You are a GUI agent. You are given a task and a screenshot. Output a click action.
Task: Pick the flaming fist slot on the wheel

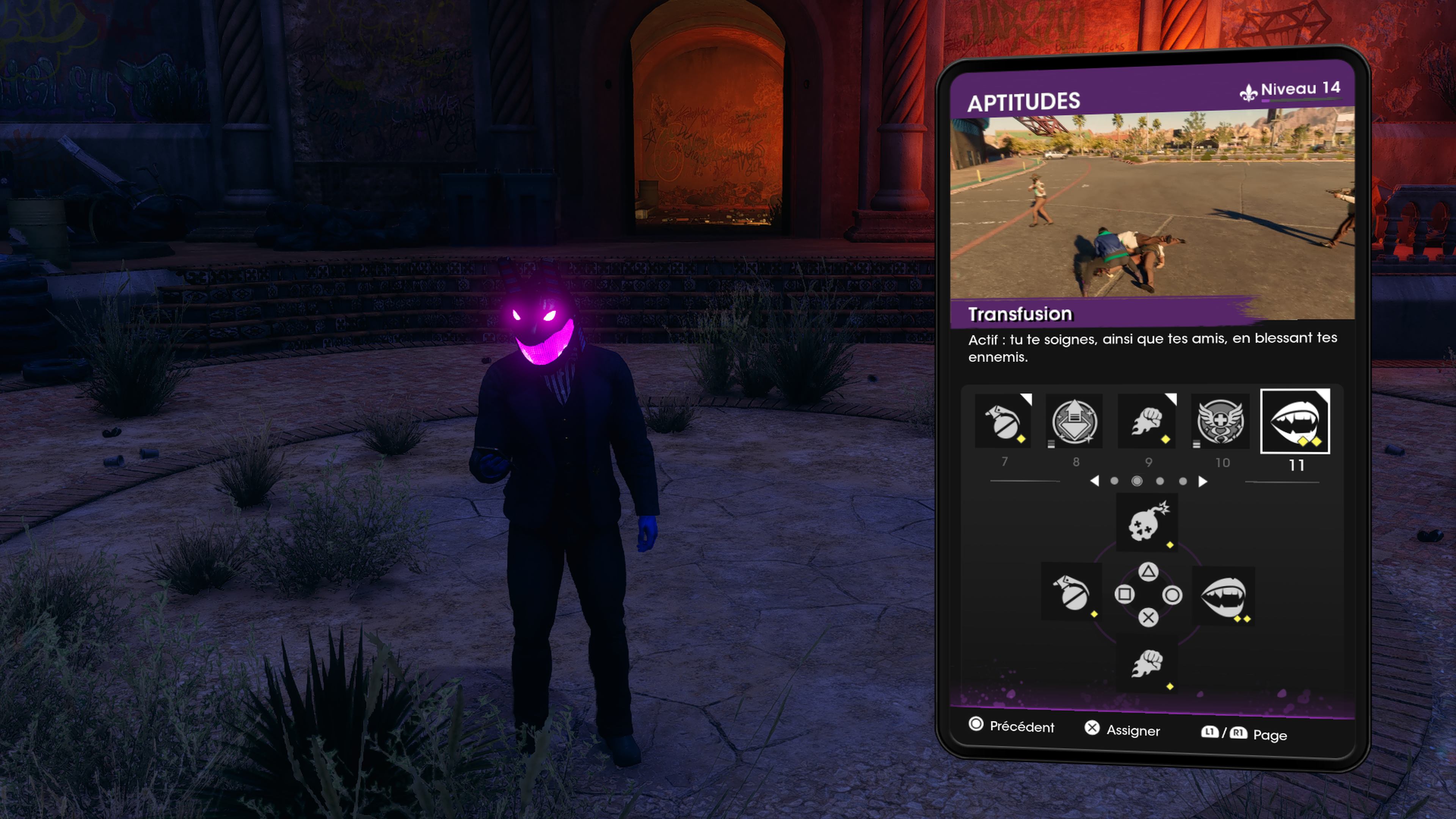(x=1147, y=664)
